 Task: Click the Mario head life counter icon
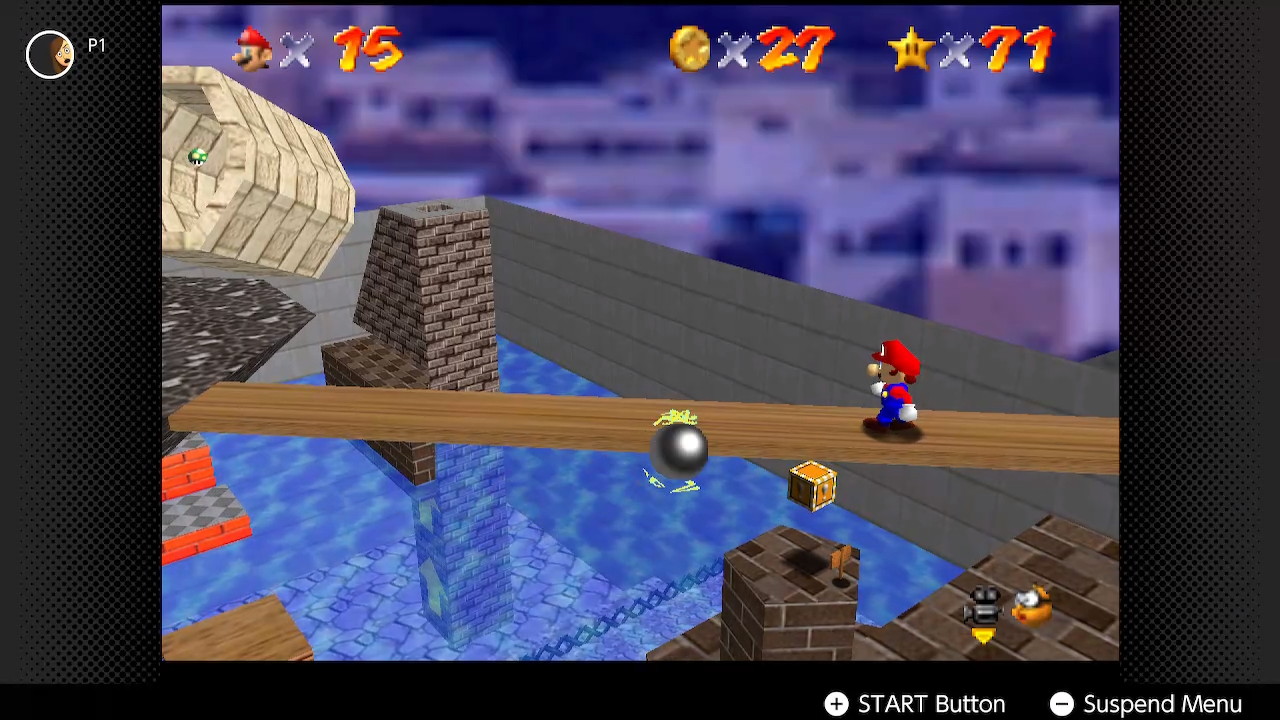coord(252,52)
